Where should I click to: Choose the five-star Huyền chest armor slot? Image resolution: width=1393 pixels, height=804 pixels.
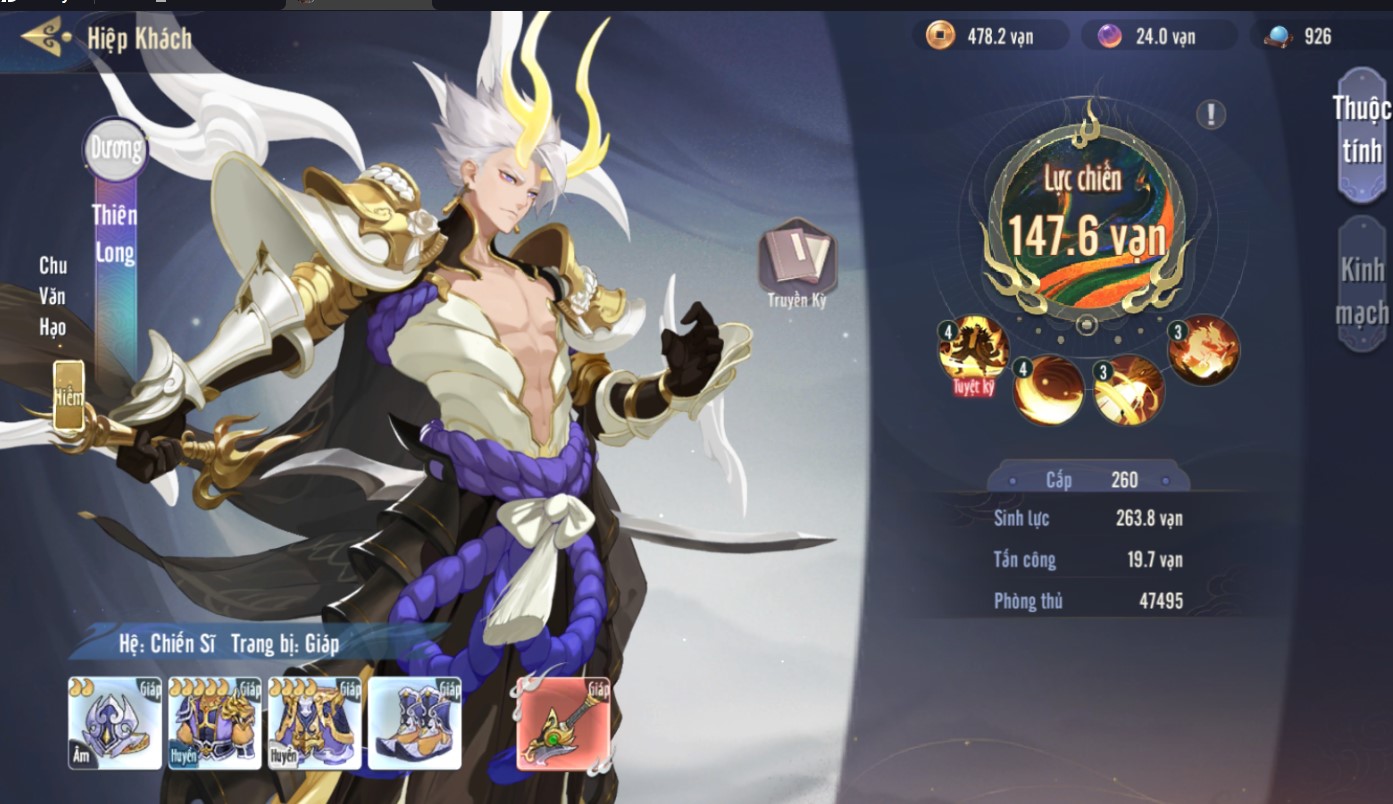pos(214,723)
